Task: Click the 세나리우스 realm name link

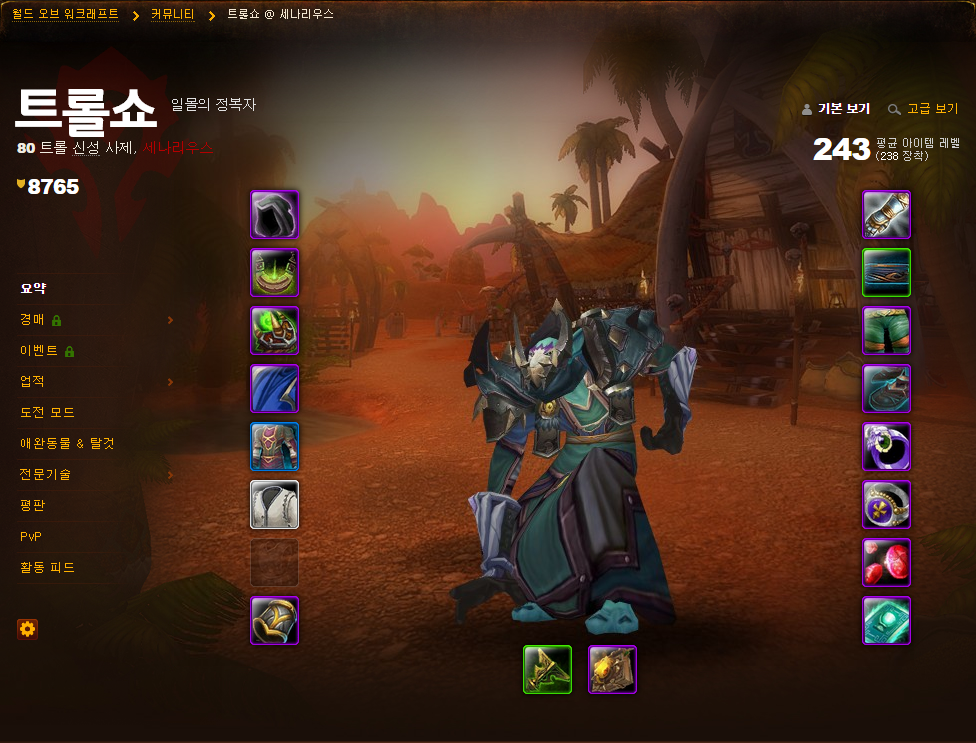Action: (x=178, y=148)
